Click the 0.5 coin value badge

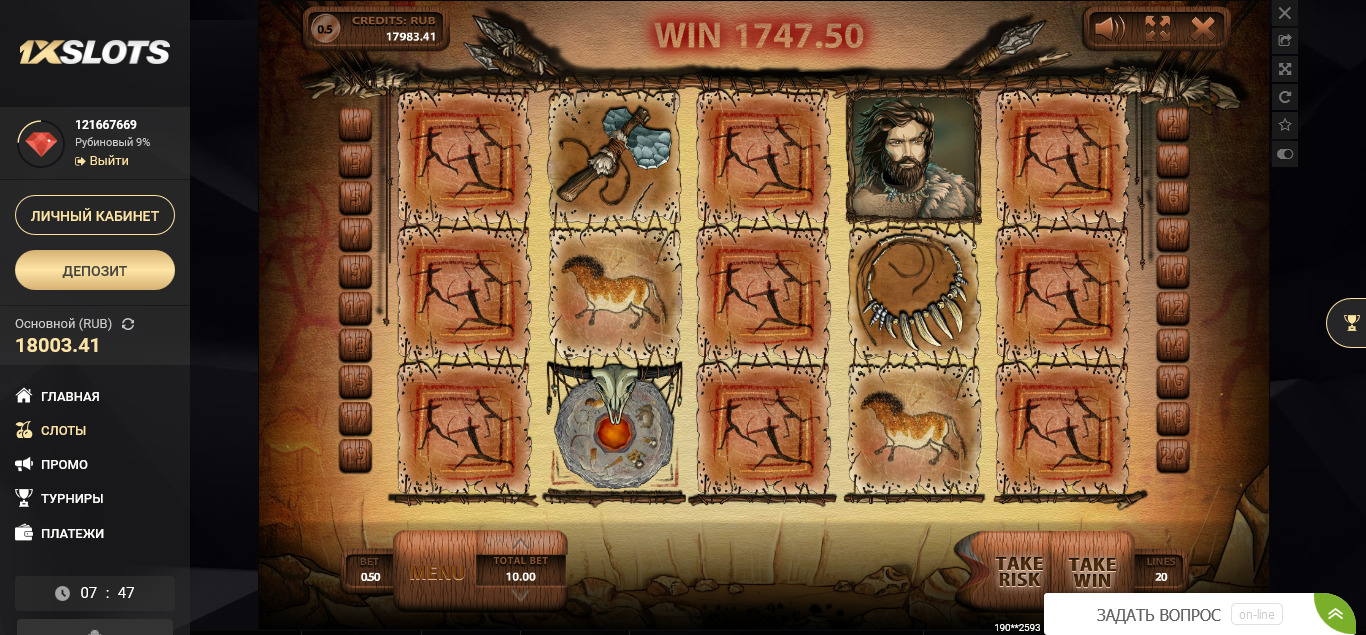point(325,29)
